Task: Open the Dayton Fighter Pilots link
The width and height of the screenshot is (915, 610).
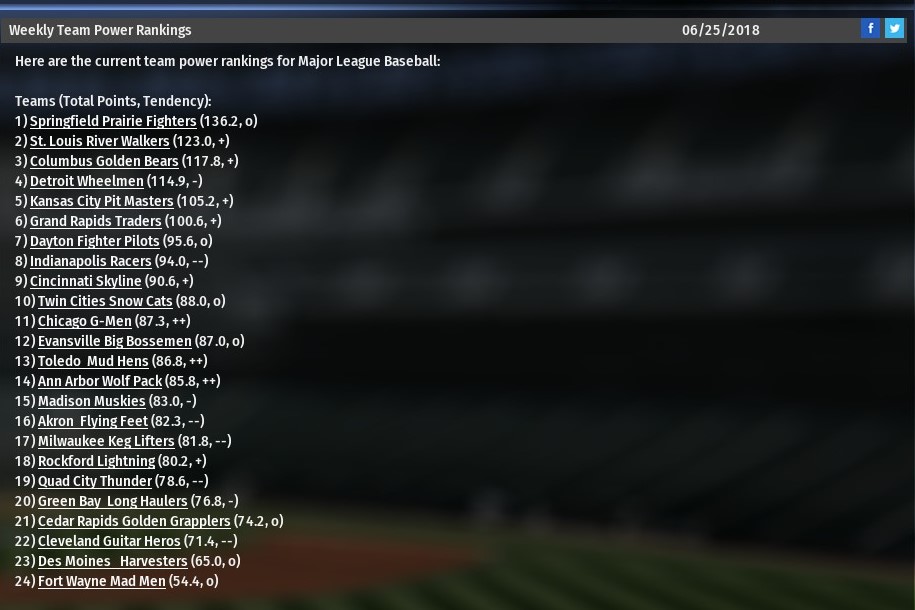Action: point(94,241)
